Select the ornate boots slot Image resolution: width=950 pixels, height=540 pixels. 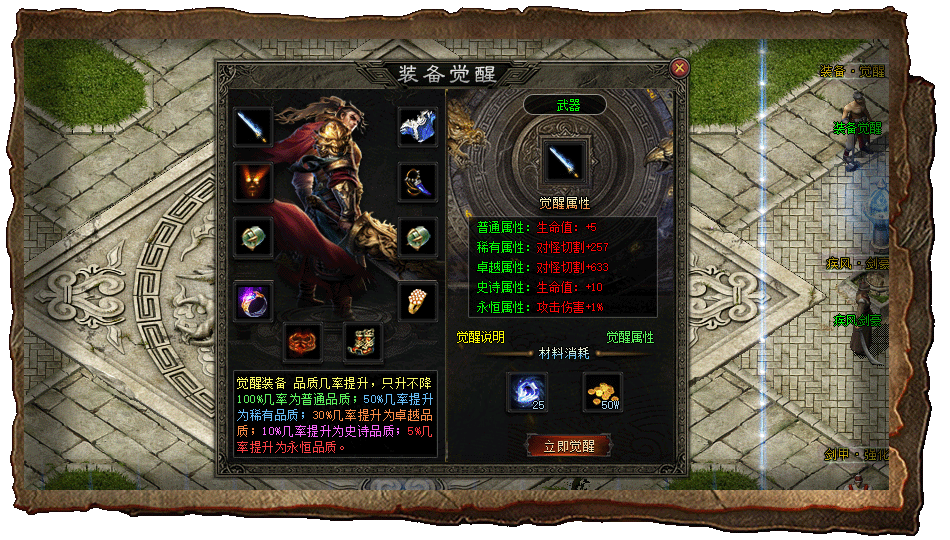click(x=363, y=342)
